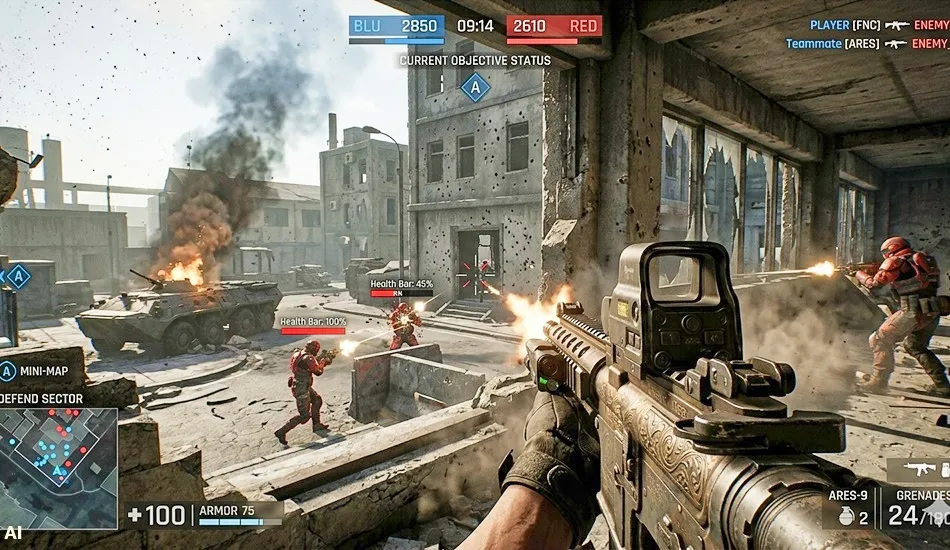Select the objective A diamond under Current Objective Status
Screen dimensions: 950x550
(475, 87)
